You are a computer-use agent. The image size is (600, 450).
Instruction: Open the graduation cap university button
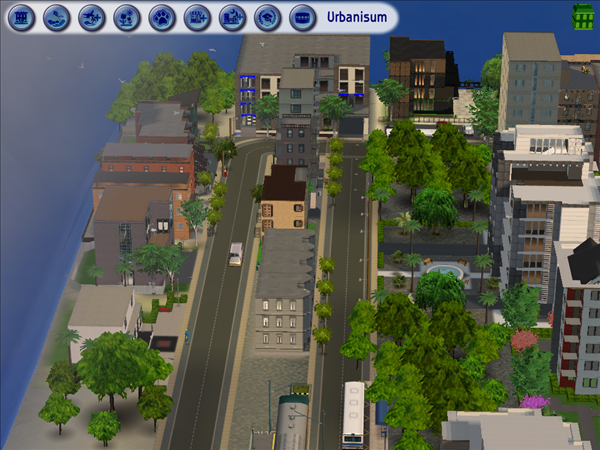[x=267, y=17]
